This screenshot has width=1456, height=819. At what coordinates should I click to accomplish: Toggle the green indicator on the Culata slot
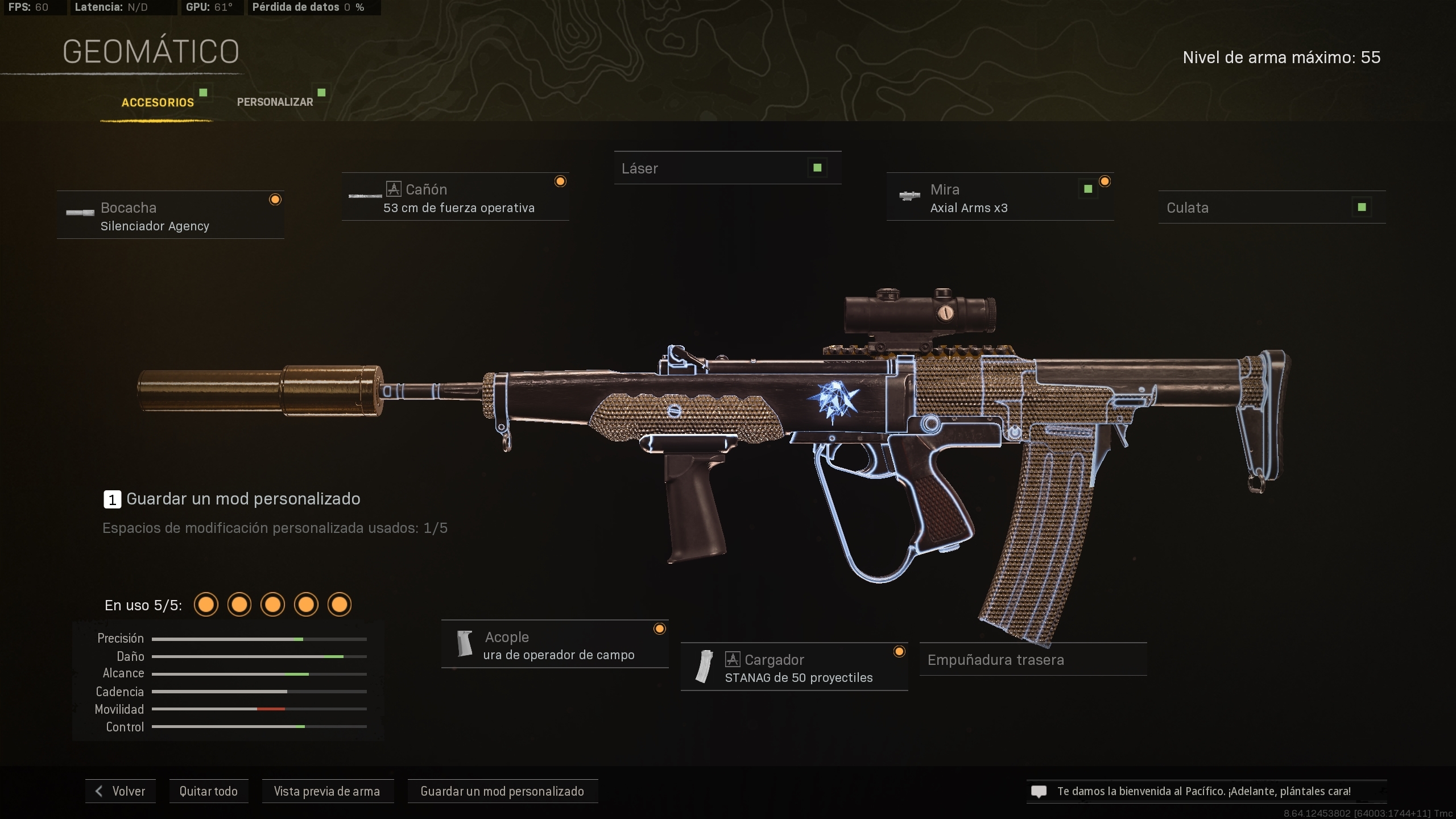[x=1362, y=207]
